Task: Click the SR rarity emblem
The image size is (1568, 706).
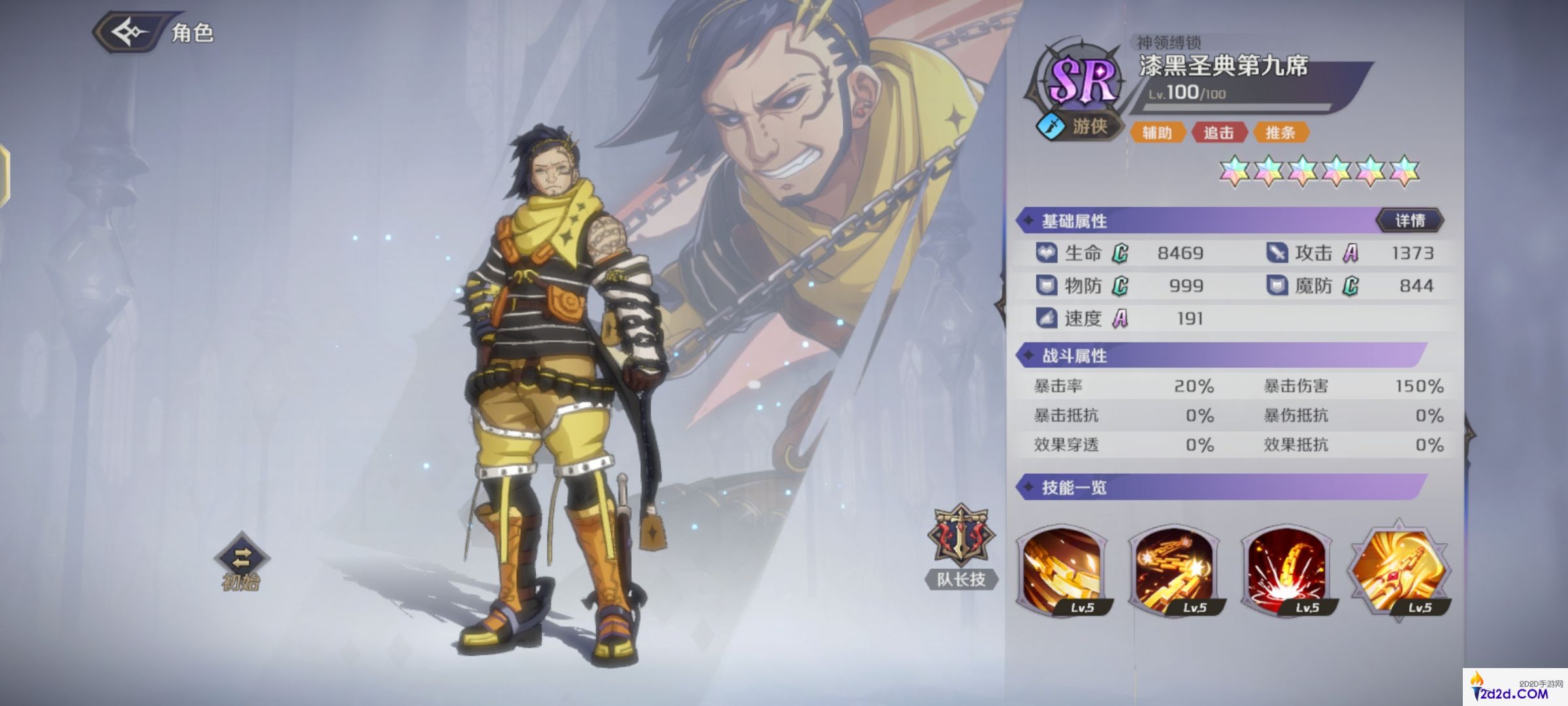Action: click(x=1081, y=80)
